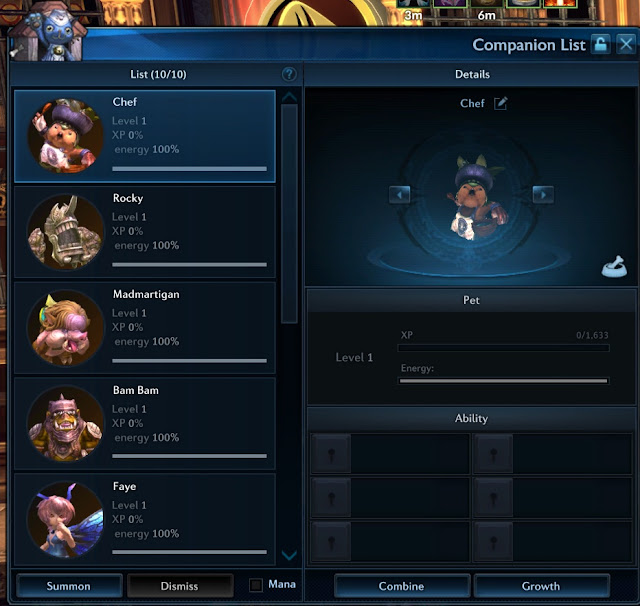Toggle the Mana checkbox
Viewport: 640px width, 606px height.
coord(256,585)
